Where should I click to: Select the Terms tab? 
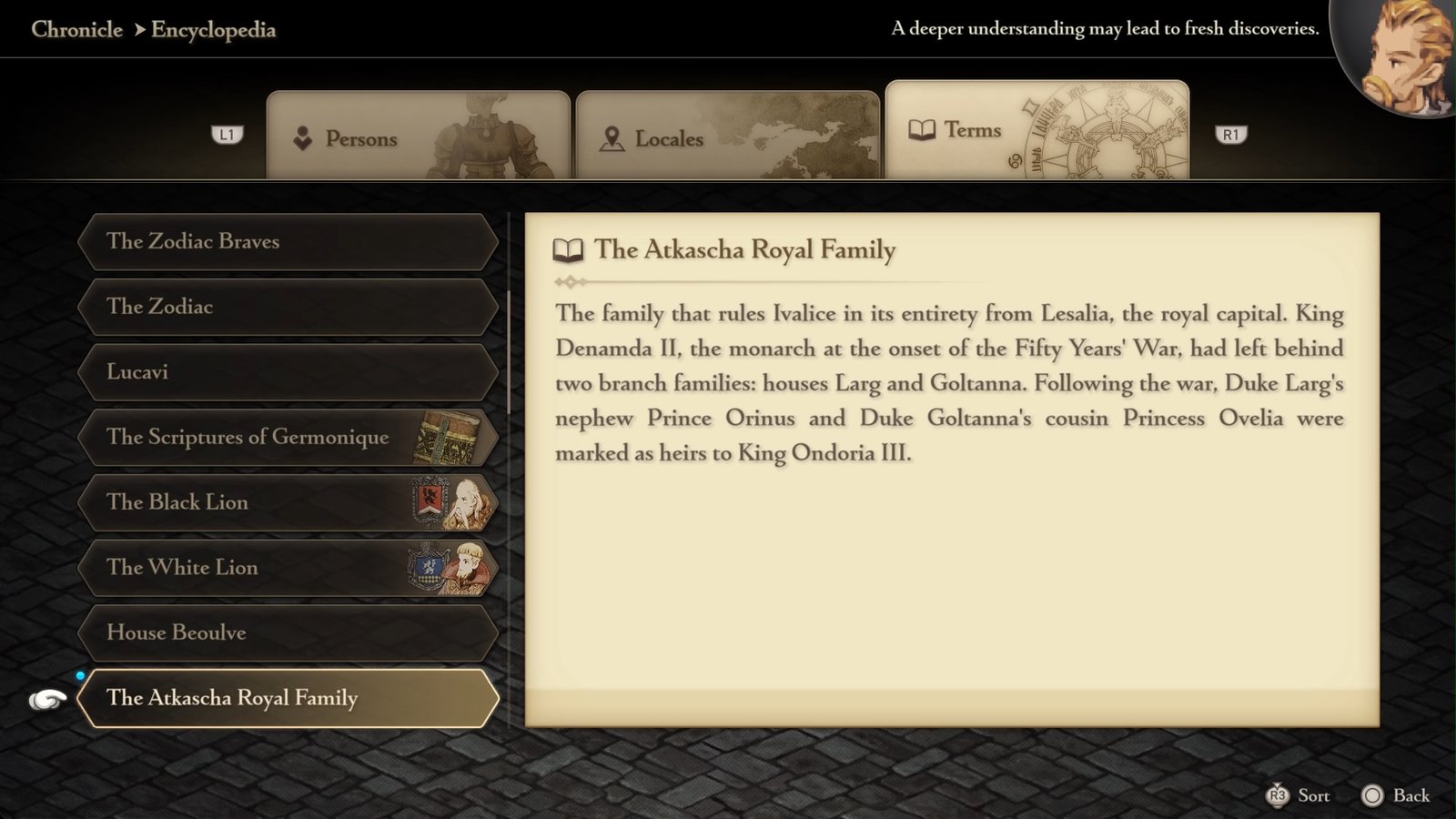coord(1036,131)
